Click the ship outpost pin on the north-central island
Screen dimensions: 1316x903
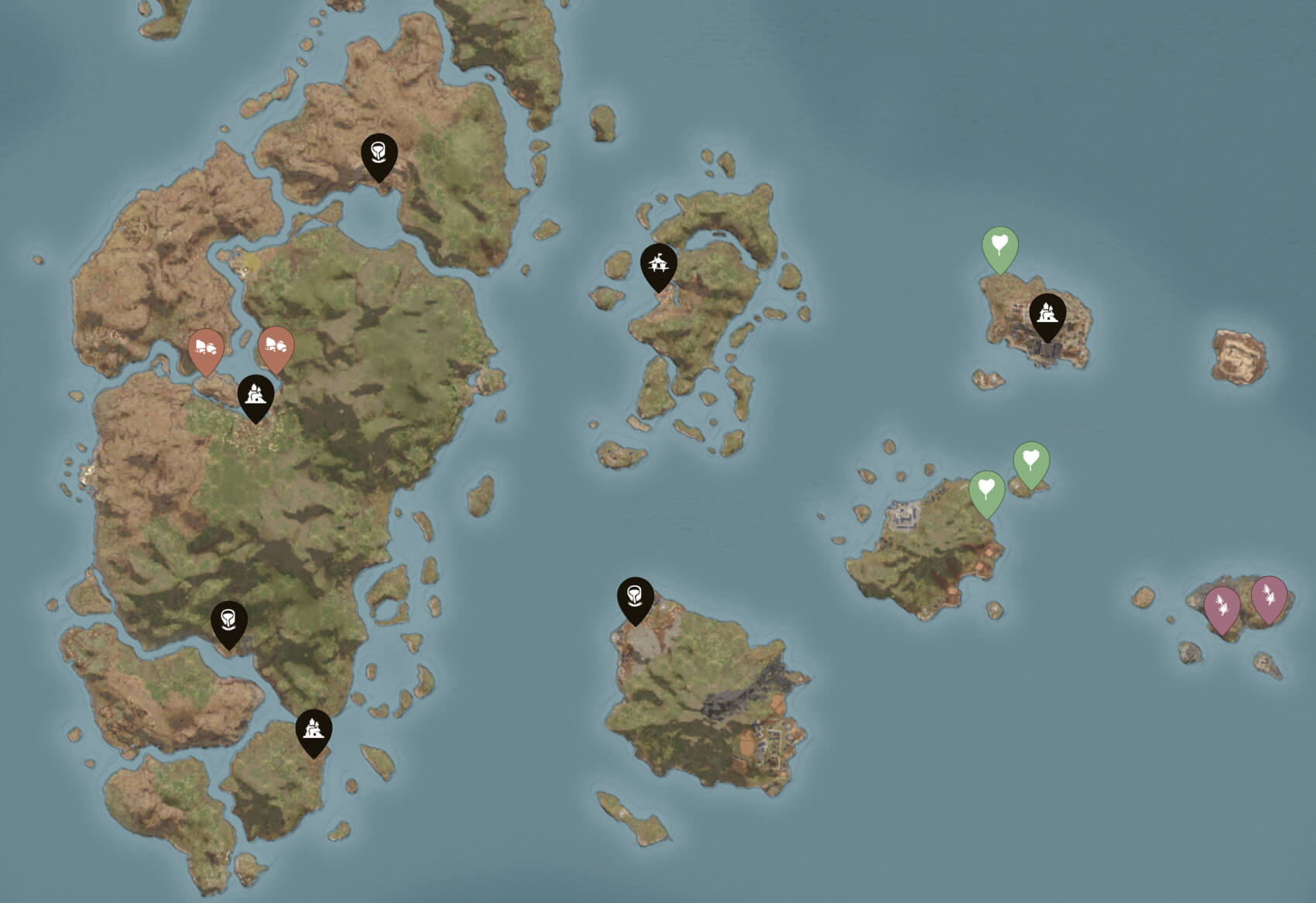(x=659, y=264)
